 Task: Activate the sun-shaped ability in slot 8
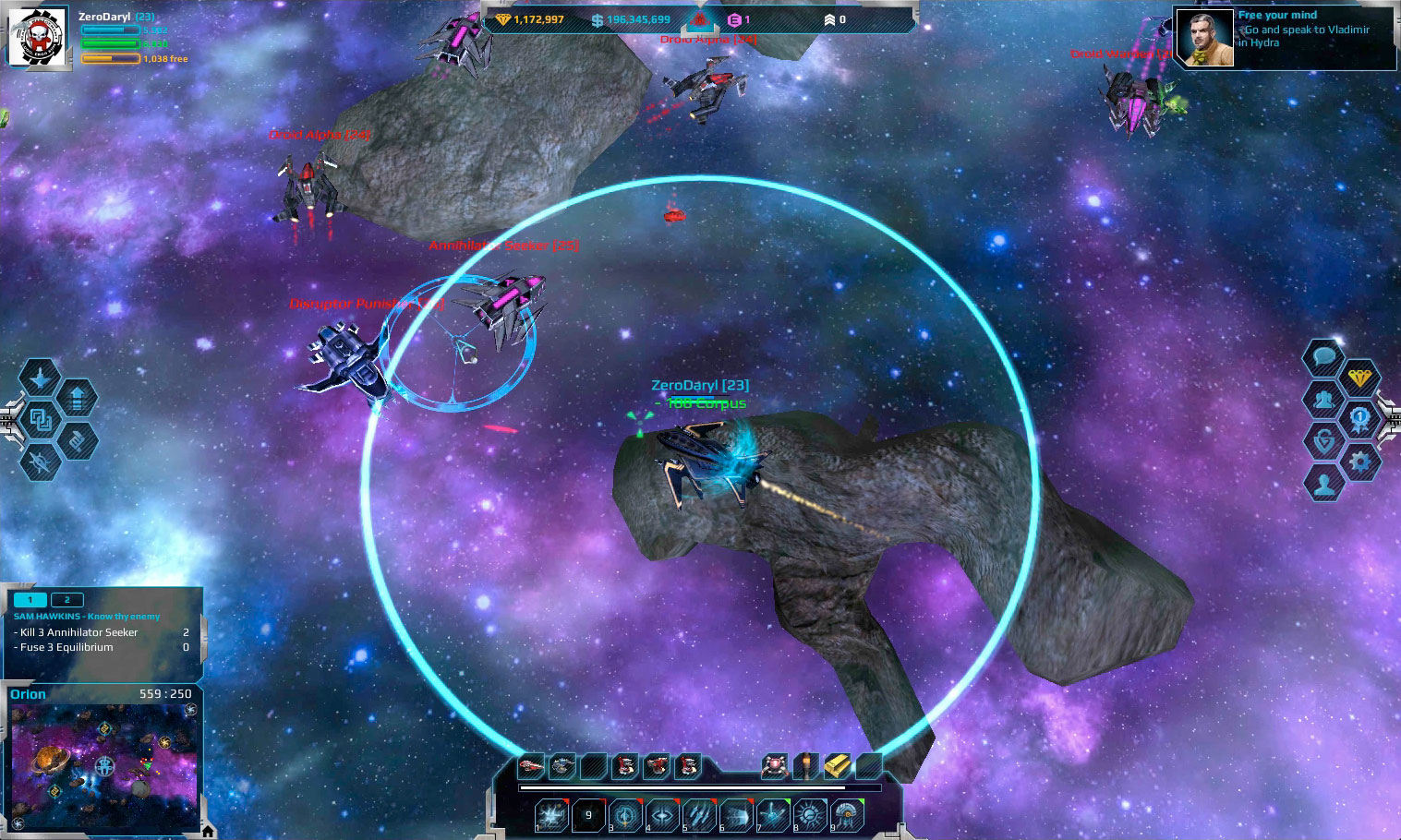pyautogui.click(x=810, y=815)
